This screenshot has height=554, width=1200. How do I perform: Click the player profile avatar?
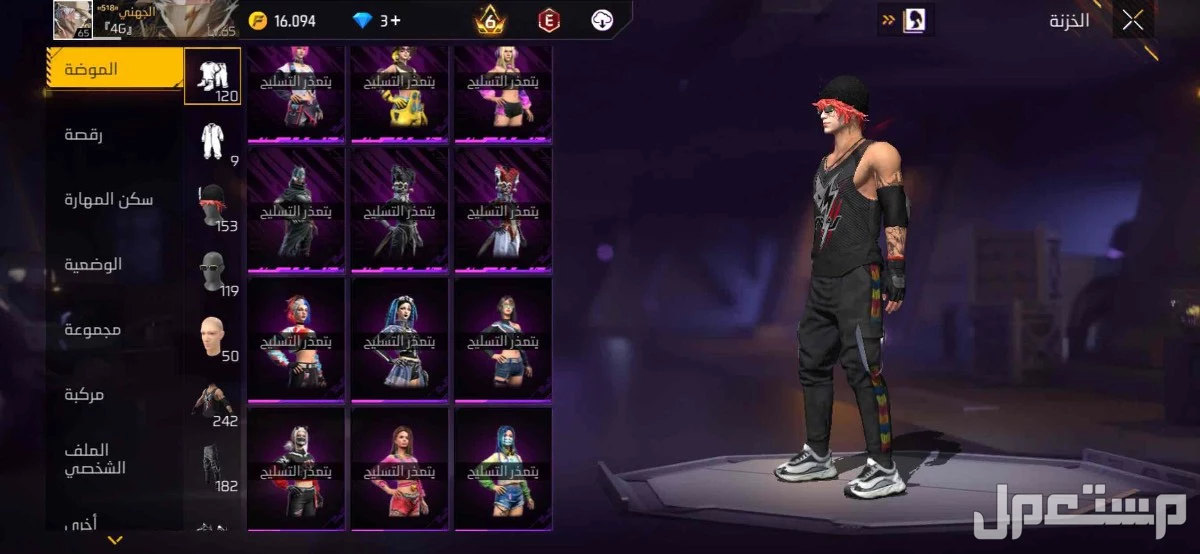[x=72, y=20]
